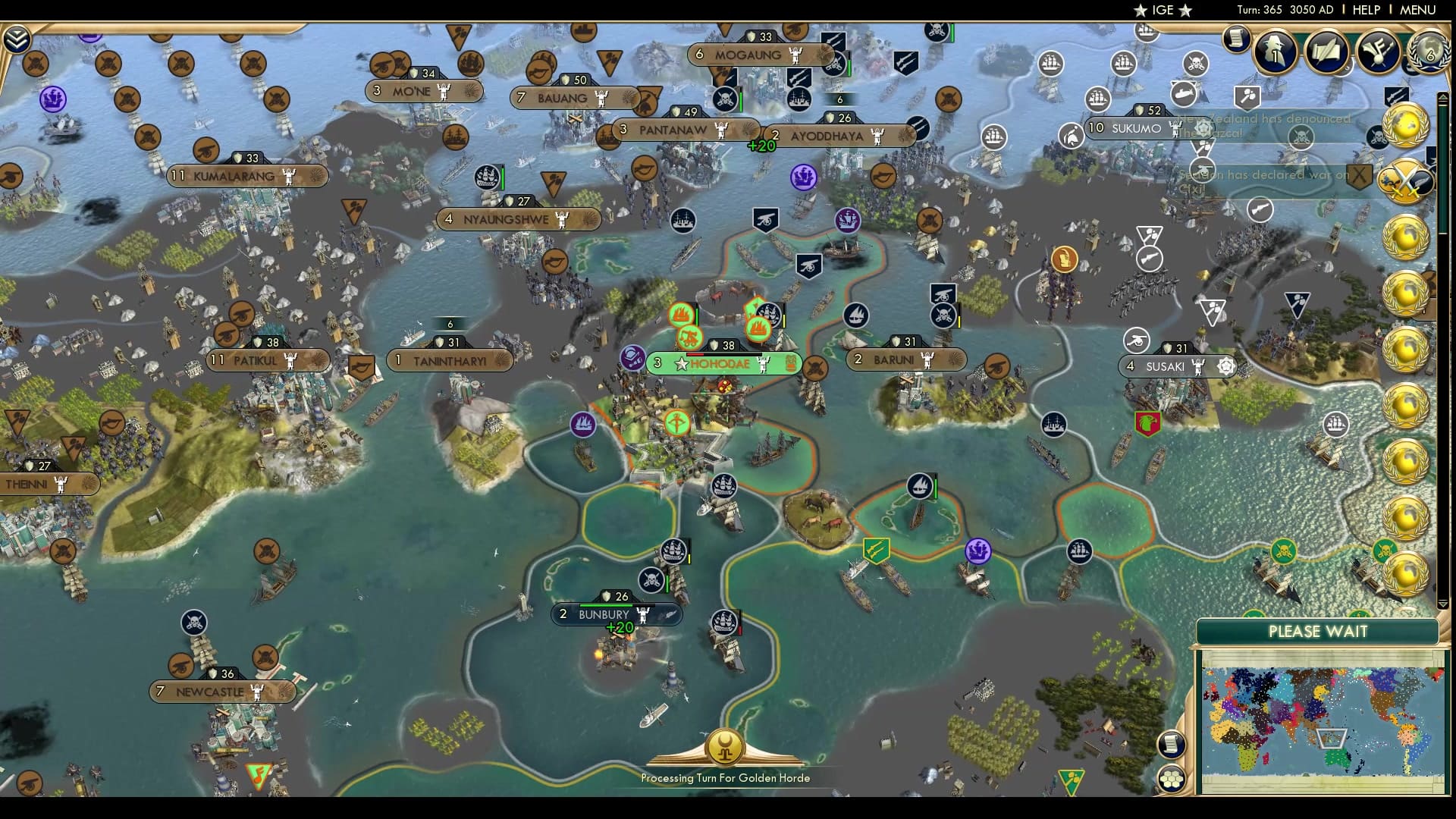The height and width of the screenshot is (819, 1456).
Task: Toggle strategic view with the hex icon
Action: coord(1171,779)
